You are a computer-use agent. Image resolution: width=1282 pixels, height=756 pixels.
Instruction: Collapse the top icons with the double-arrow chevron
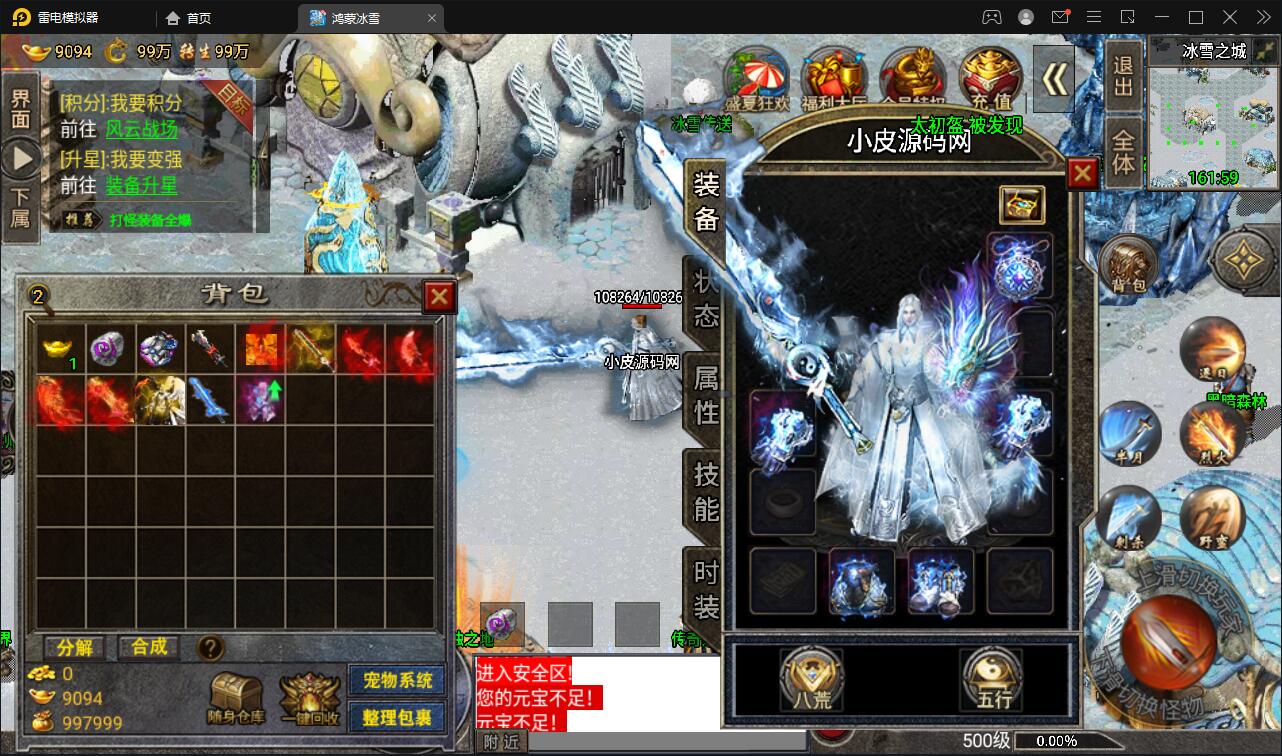1053,80
